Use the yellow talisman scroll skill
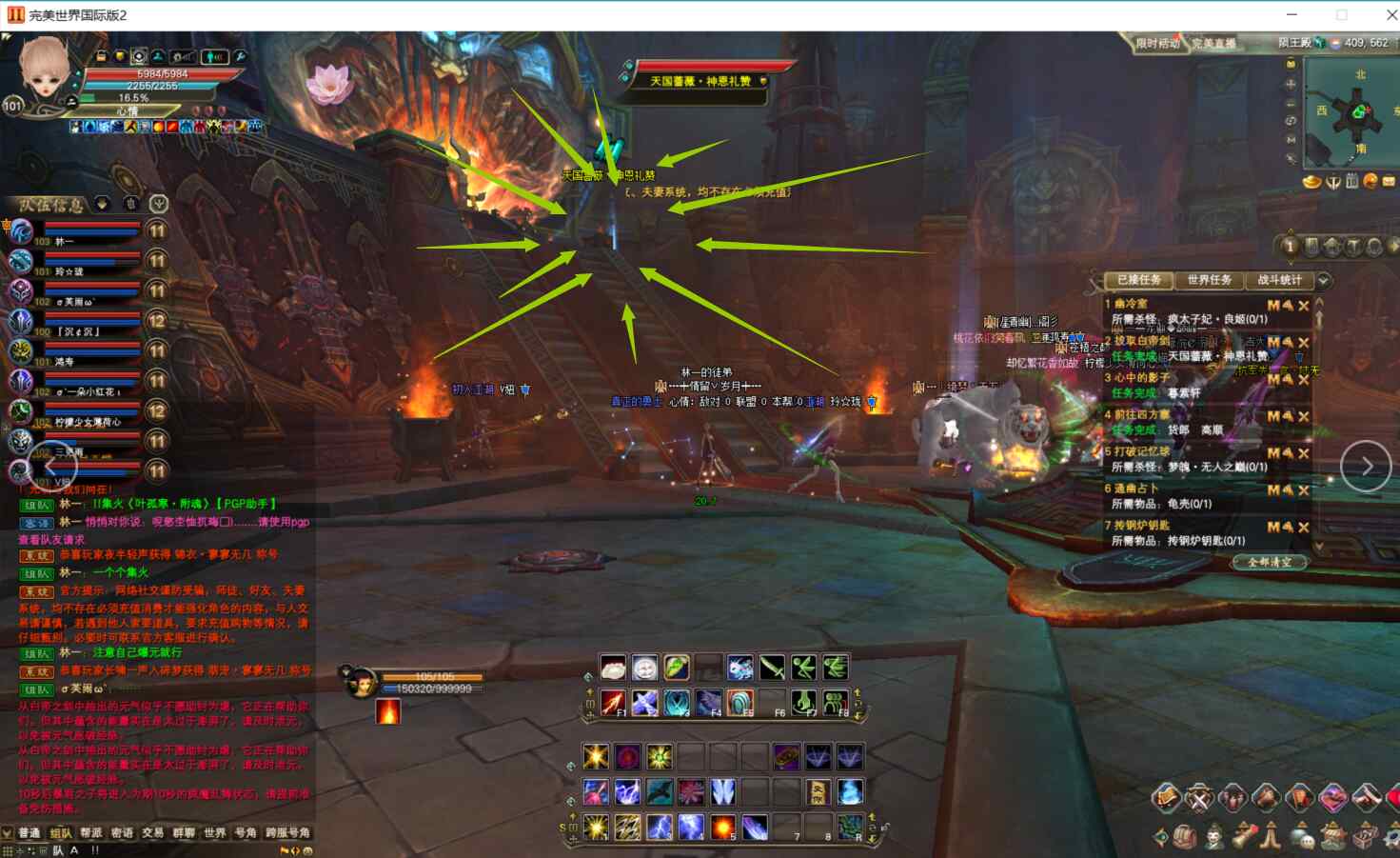This screenshot has height=858, width=1400. point(818,792)
